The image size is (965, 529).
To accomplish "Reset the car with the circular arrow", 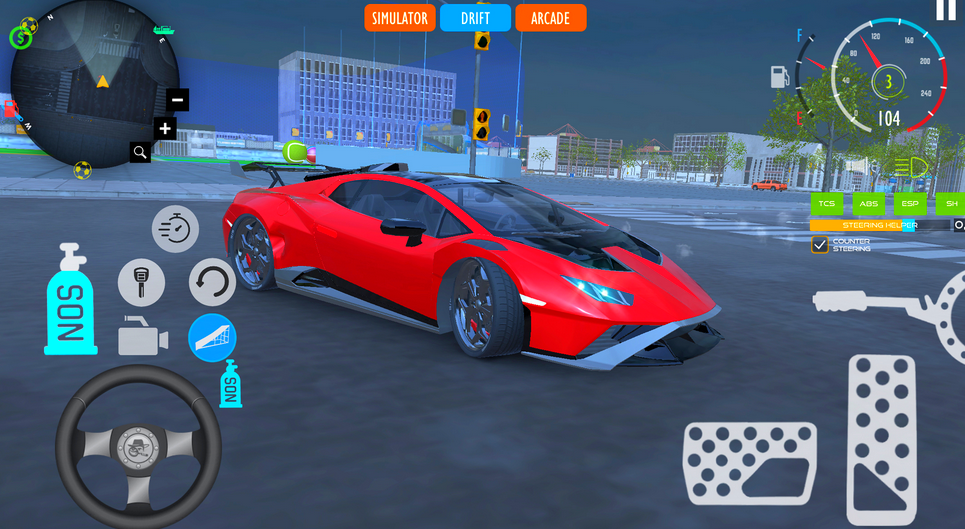I will [x=212, y=282].
